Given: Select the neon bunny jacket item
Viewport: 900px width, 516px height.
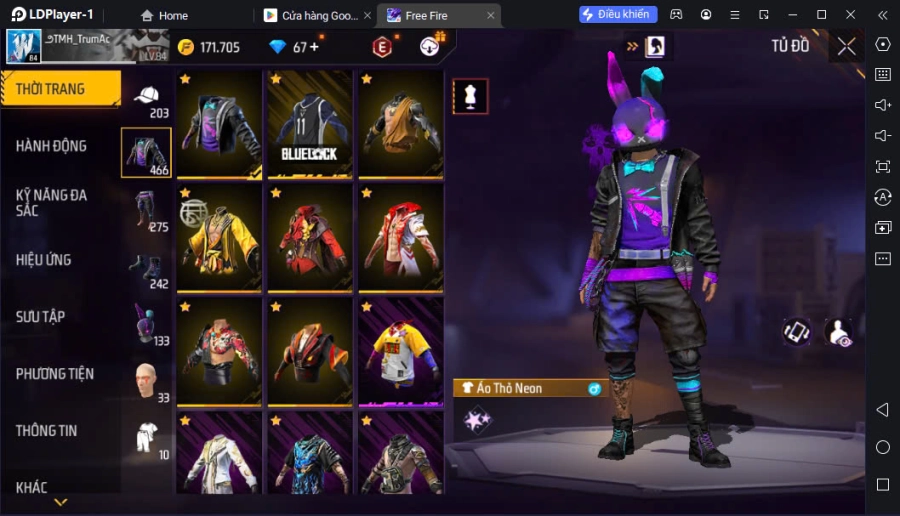Looking at the screenshot, I should coord(219,124).
